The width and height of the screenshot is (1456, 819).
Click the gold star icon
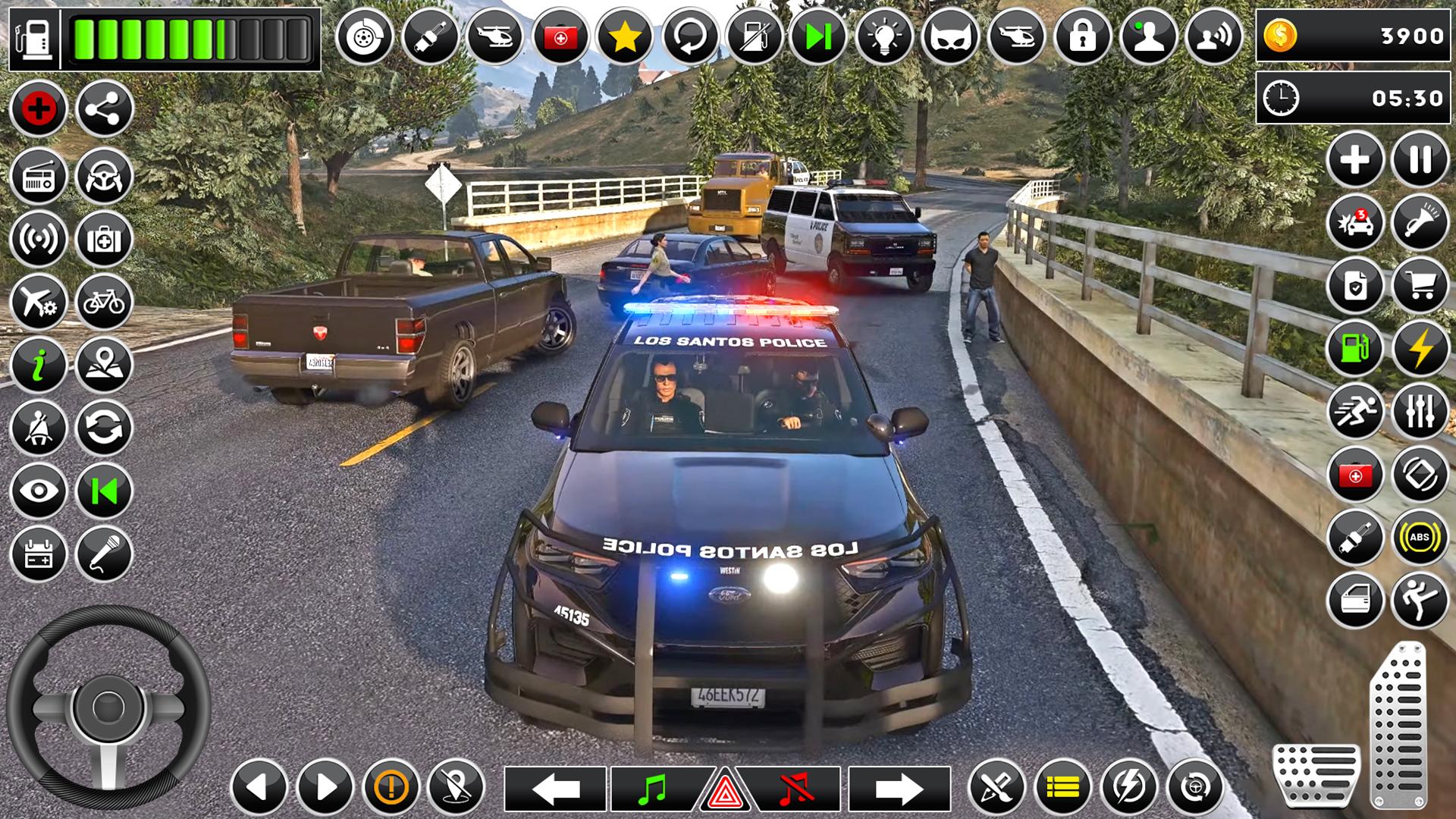tap(624, 36)
